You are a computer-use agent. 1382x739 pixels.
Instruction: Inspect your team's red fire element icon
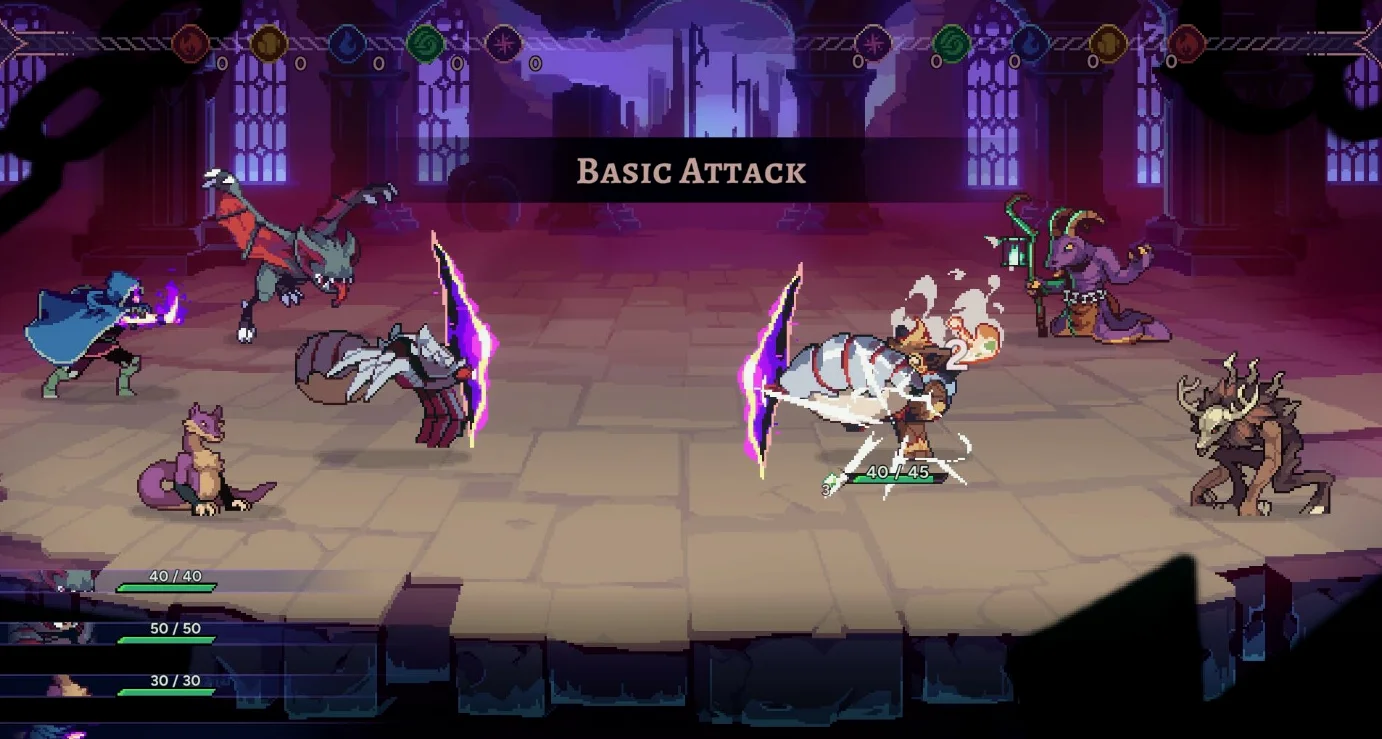190,44
